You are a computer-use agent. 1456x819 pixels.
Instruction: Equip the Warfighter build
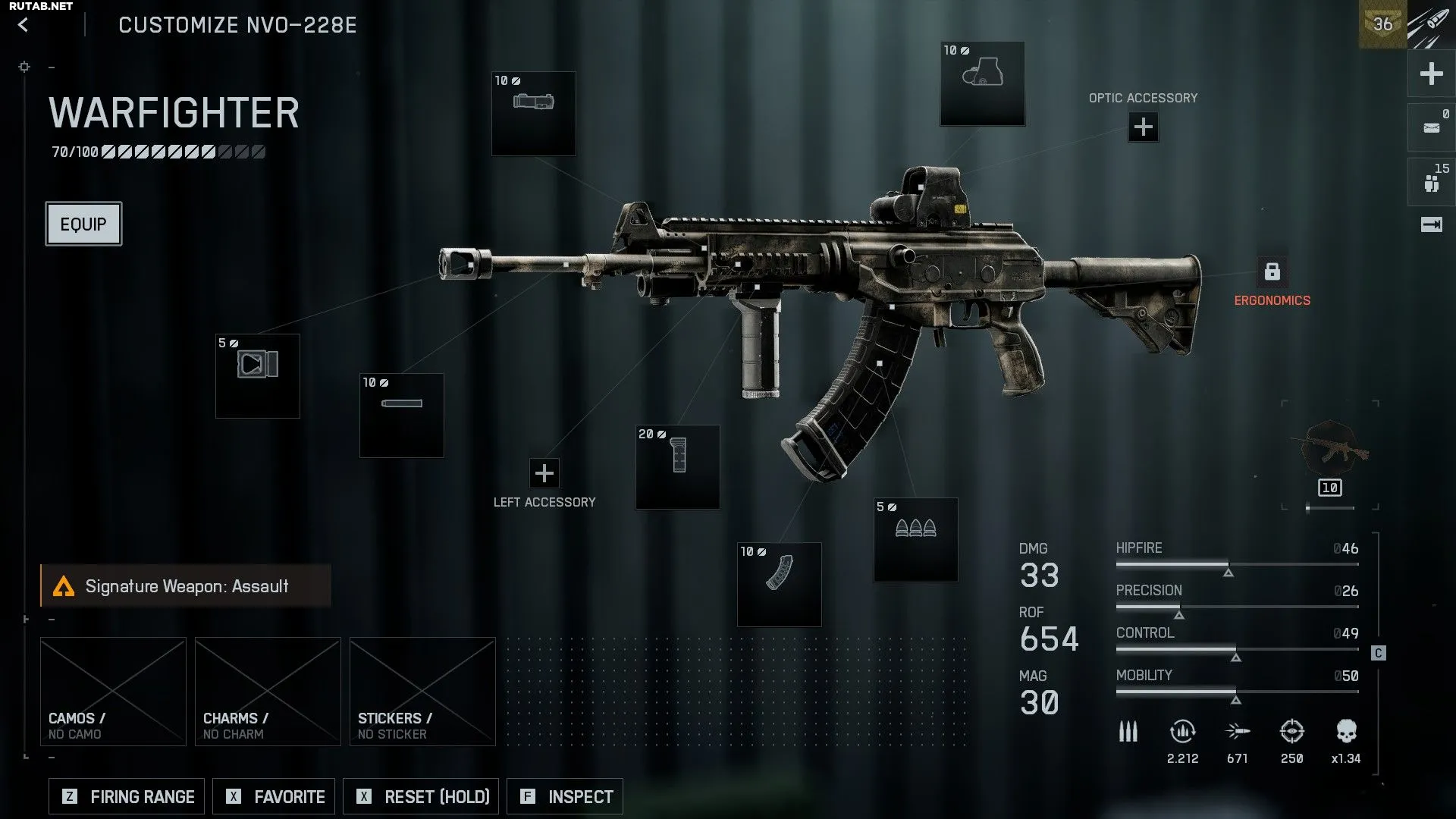pos(83,224)
